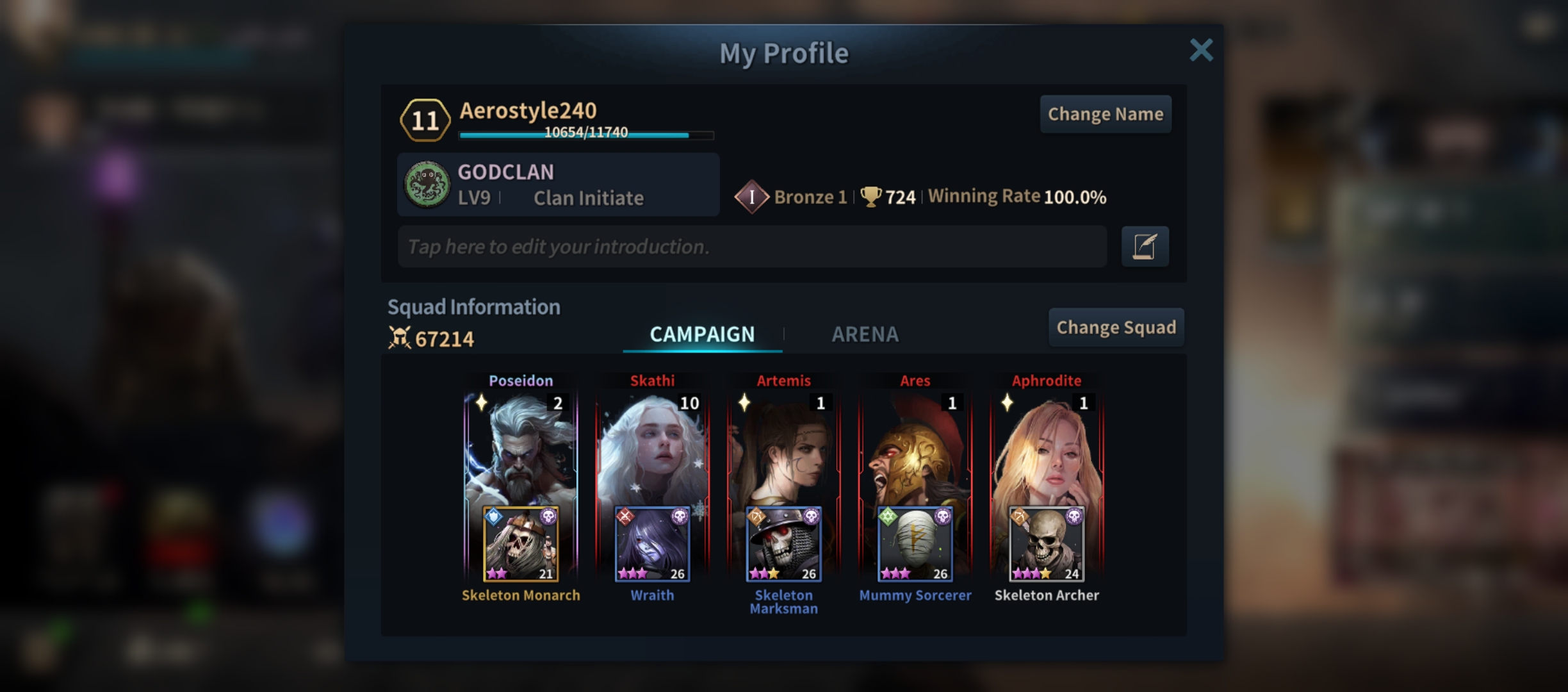Open the Change Name dialog
1568x692 pixels.
point(1105,114)
